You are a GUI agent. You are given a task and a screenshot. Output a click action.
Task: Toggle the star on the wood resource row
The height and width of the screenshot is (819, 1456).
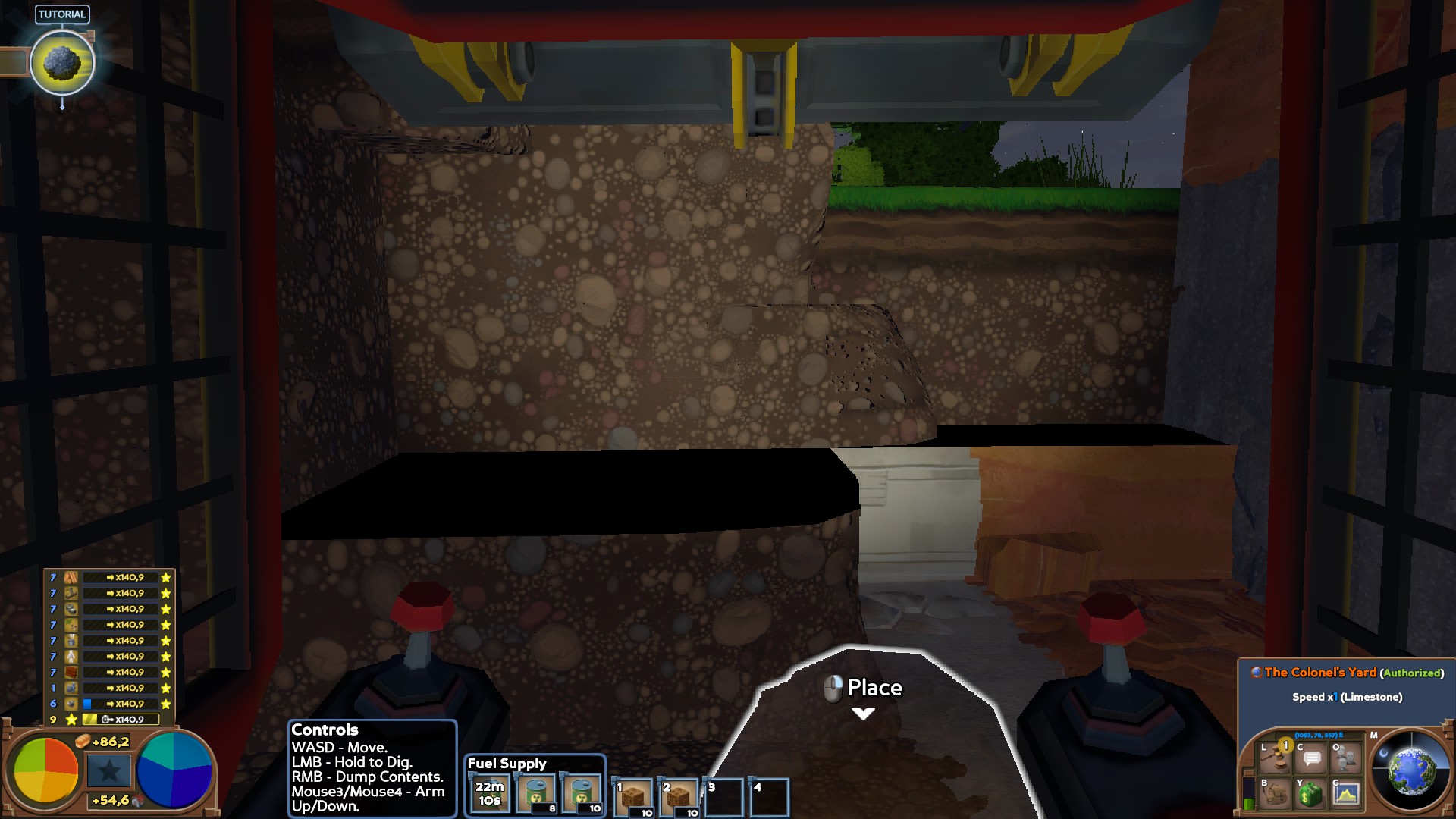(x=166, y=577)
